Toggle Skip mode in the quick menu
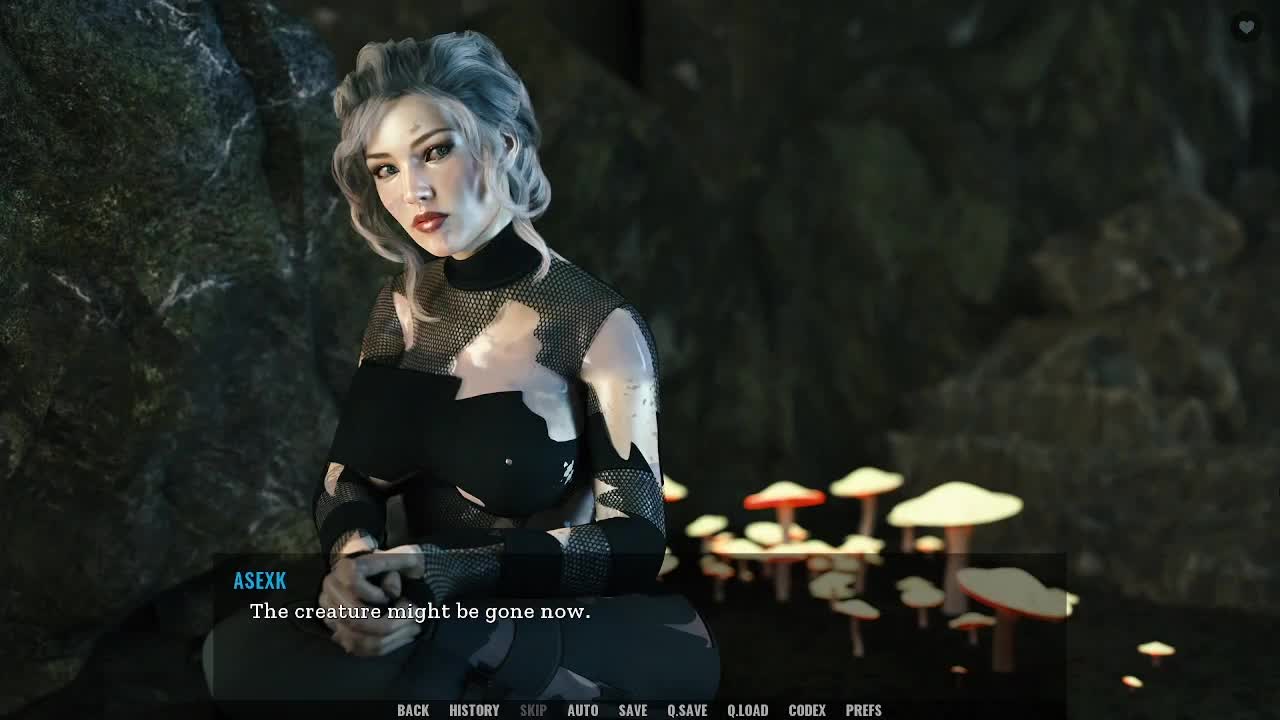The height and width of the screenshot is (720, 1280). click(533, 710)
